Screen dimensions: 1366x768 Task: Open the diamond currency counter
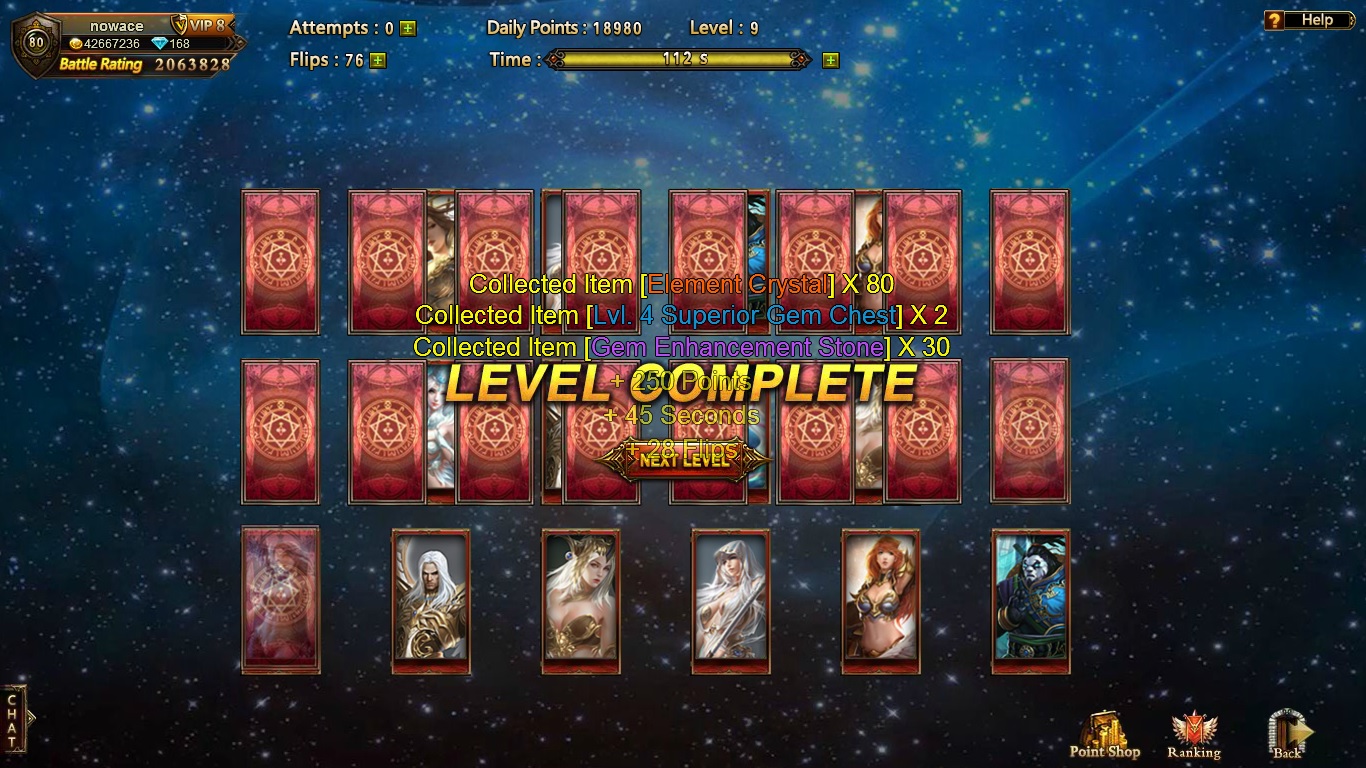pos(171,44)
